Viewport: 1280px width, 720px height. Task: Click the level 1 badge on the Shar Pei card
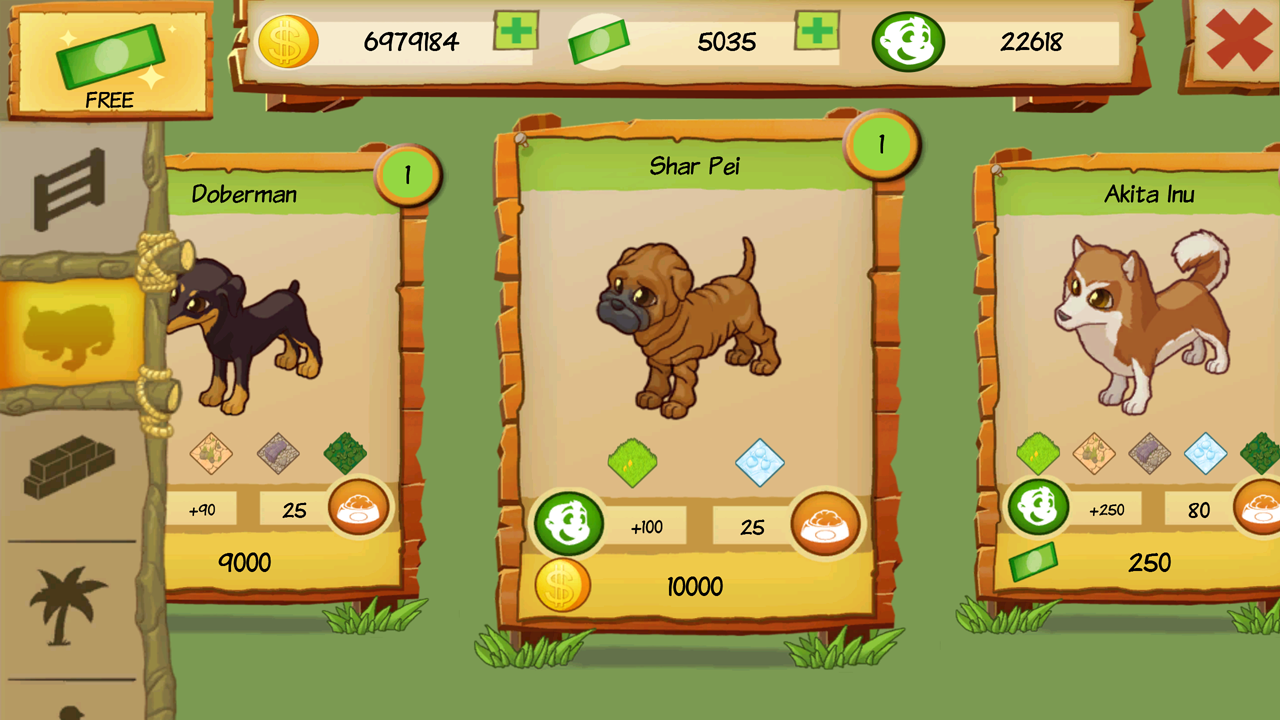[881, 145]
